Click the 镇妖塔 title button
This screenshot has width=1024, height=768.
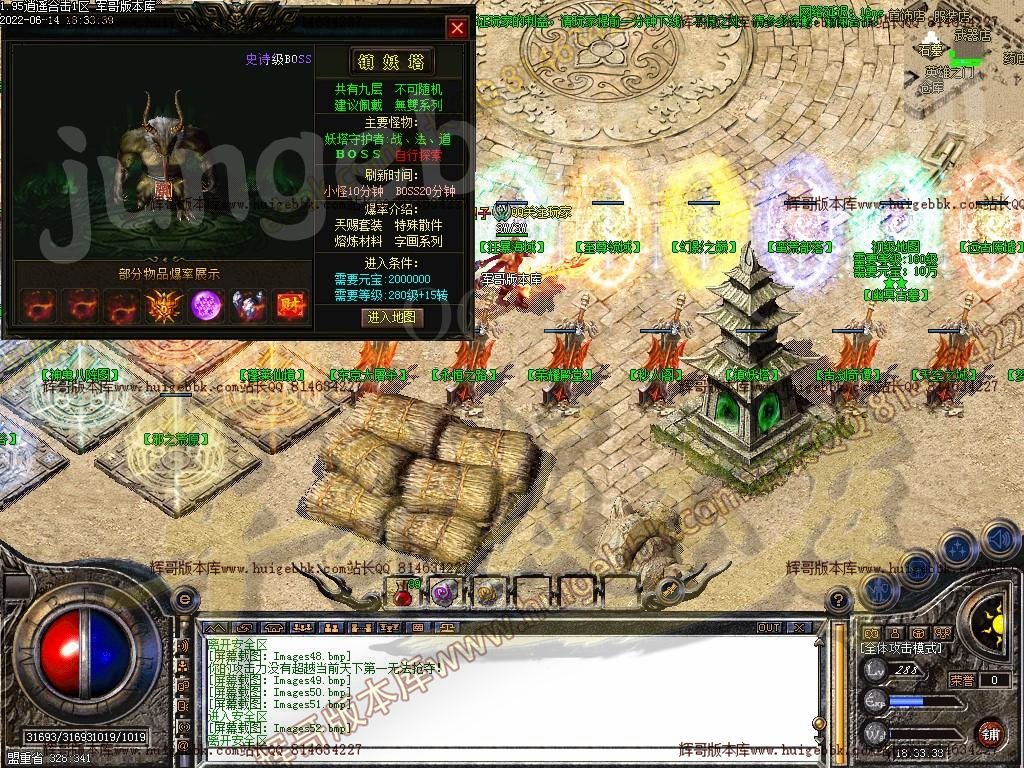click(x=392, y=60)
